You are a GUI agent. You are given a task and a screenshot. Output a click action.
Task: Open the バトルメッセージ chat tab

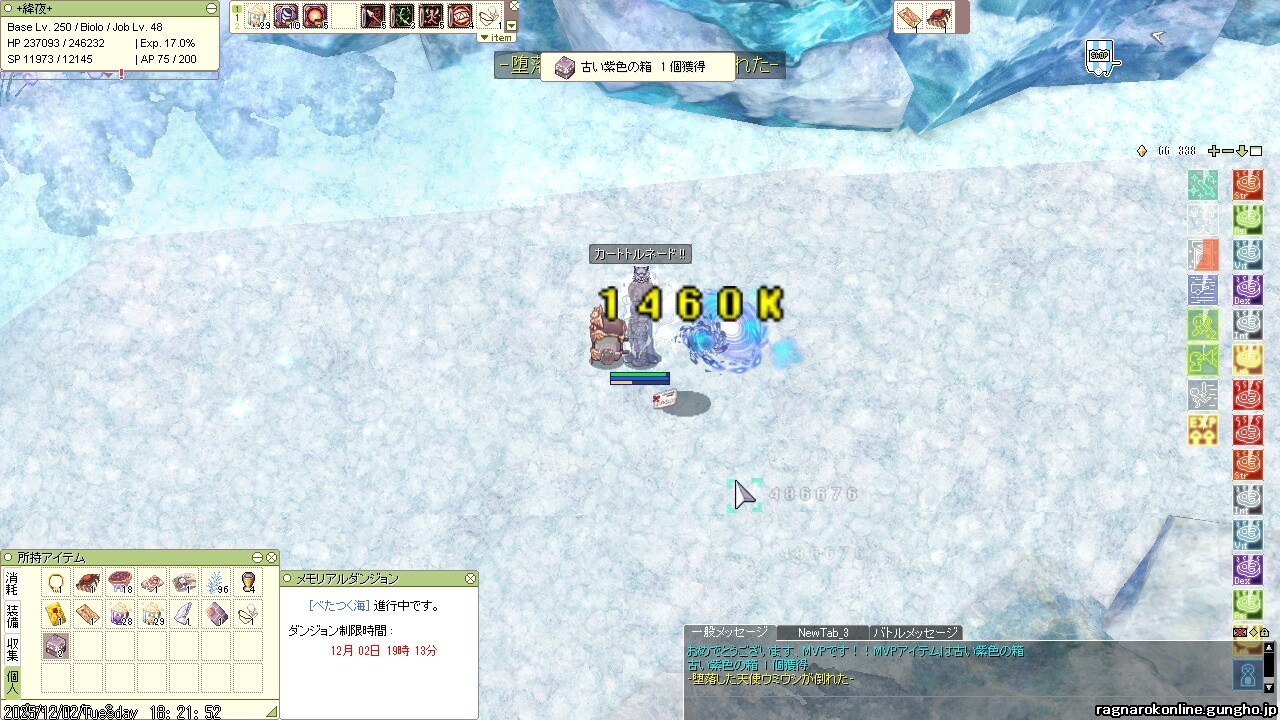pyautogui.click(x=914, y=632)
